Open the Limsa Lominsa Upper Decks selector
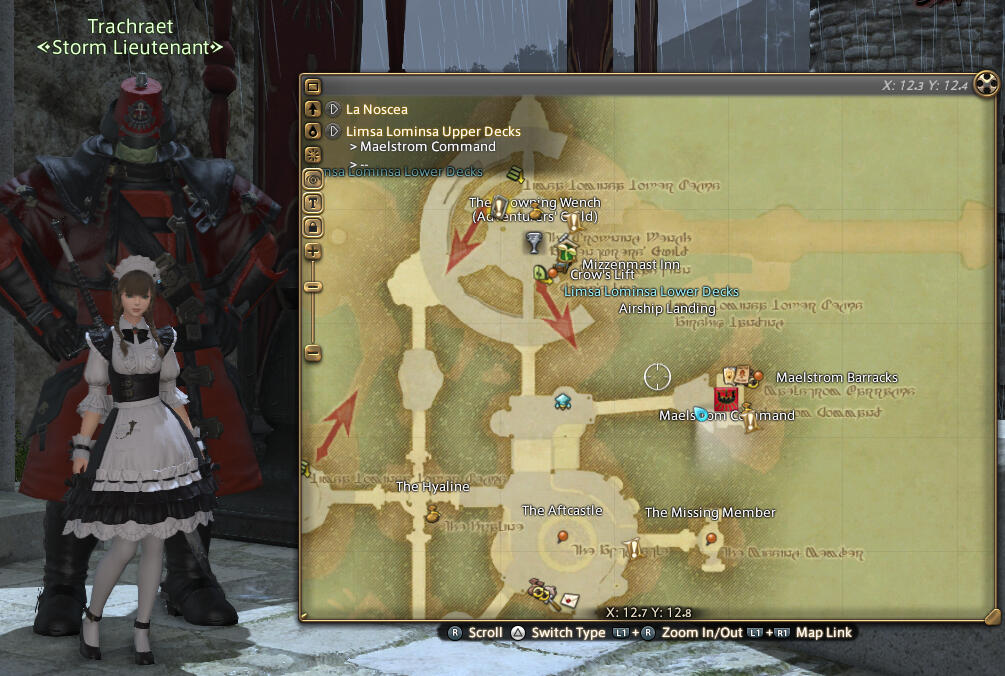Viewport: 1005px width, 676px height. (x=334, y=131)
